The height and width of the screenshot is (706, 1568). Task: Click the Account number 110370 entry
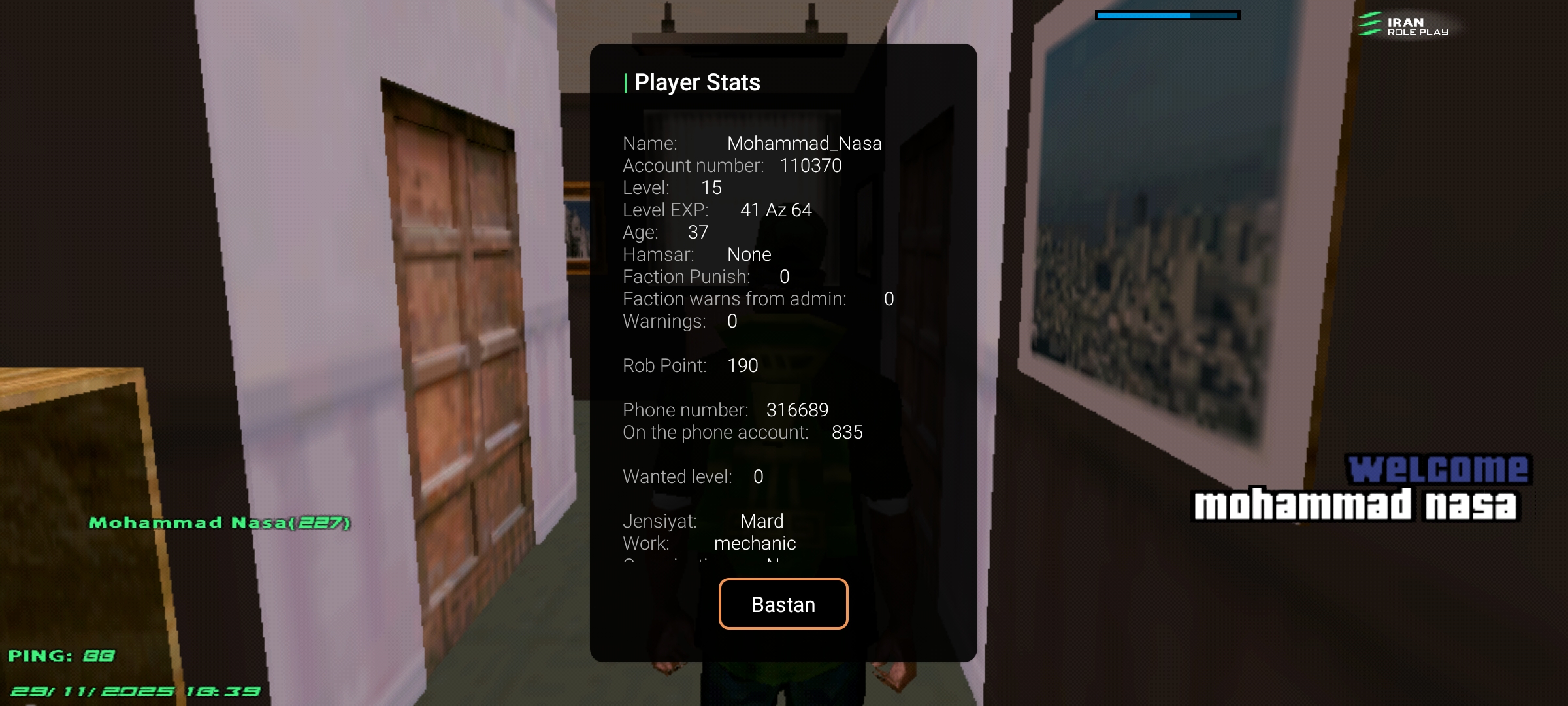[x=732, y=166]
